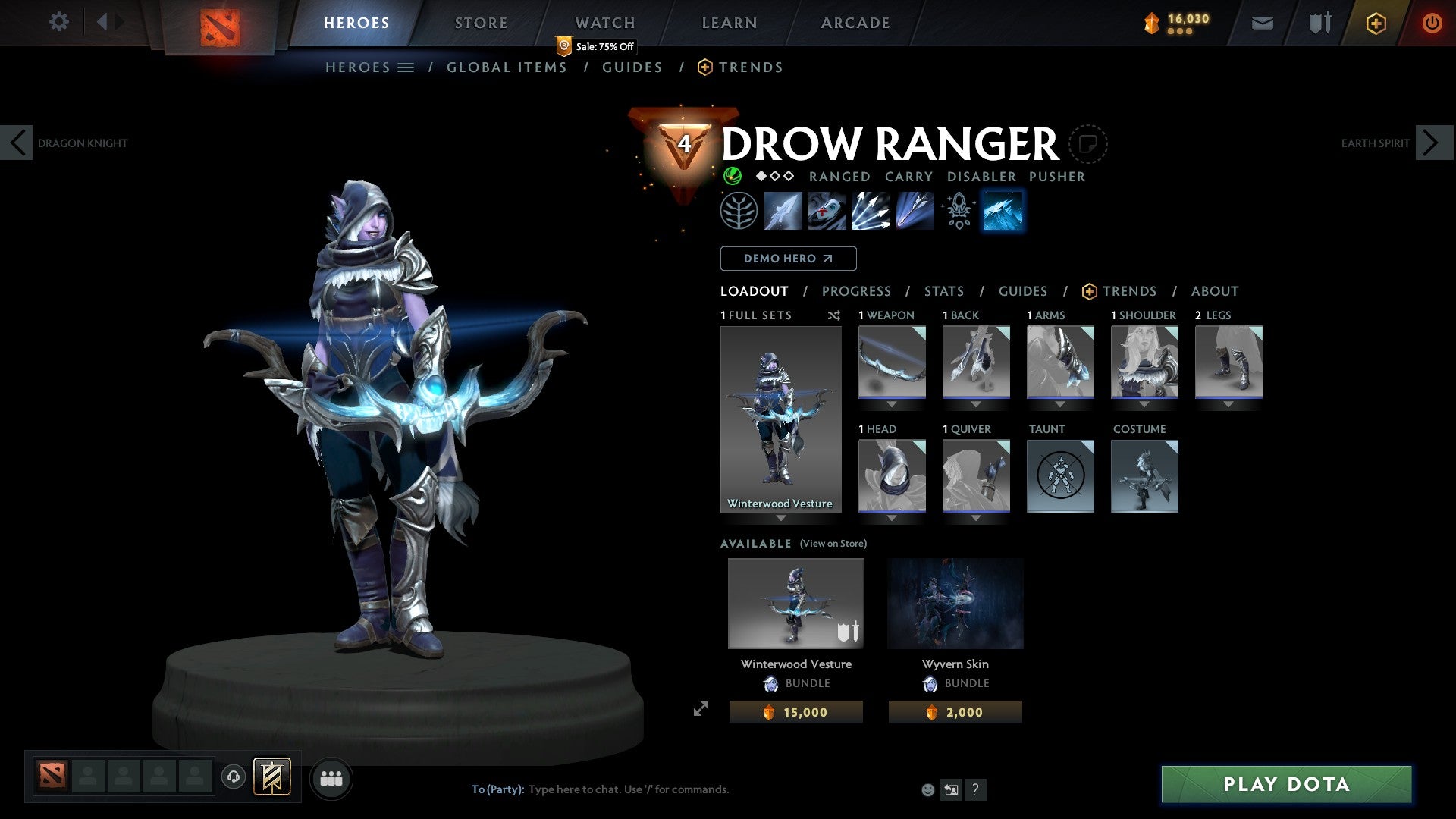
Task: Click the Wyvern Skin bundle thumbnail
Action: tap(955, 603)
